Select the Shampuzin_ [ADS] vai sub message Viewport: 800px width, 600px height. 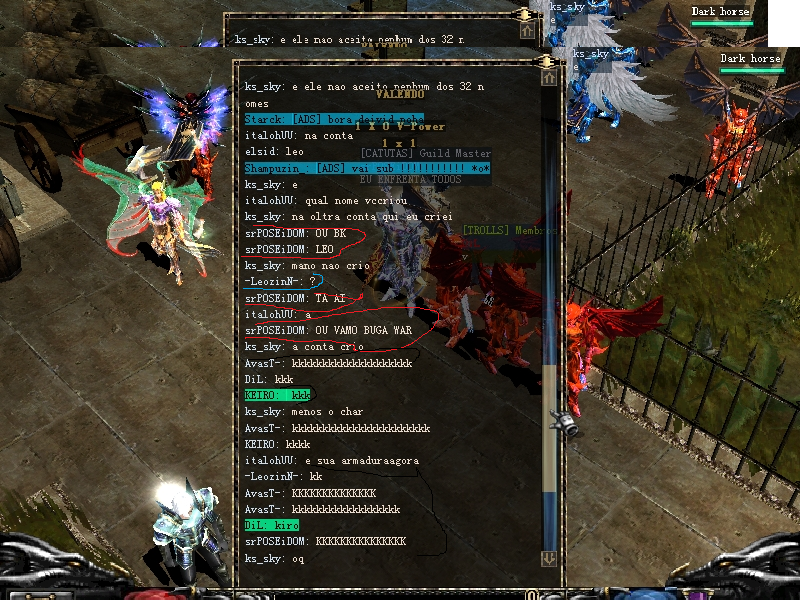pyautogui.click(x=366, y=168)
